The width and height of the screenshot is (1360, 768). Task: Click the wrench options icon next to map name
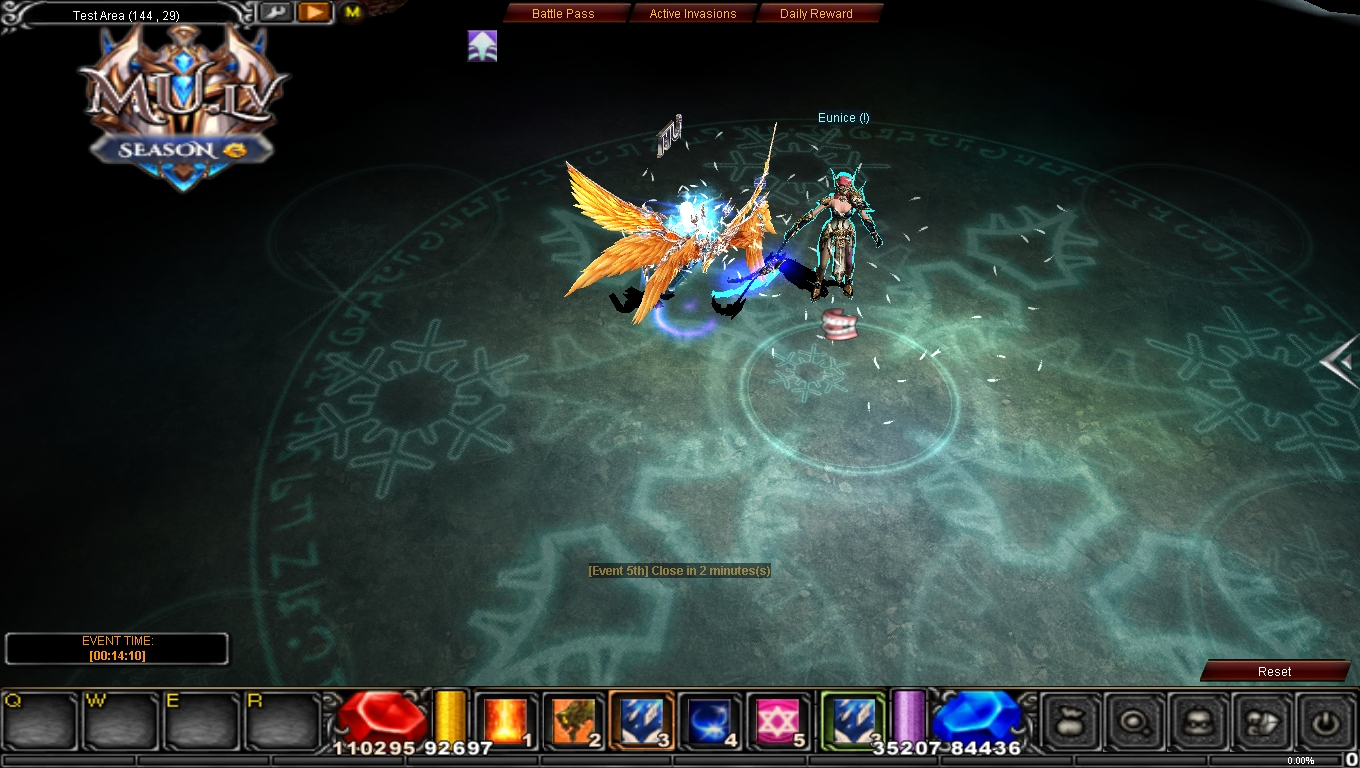277,12
